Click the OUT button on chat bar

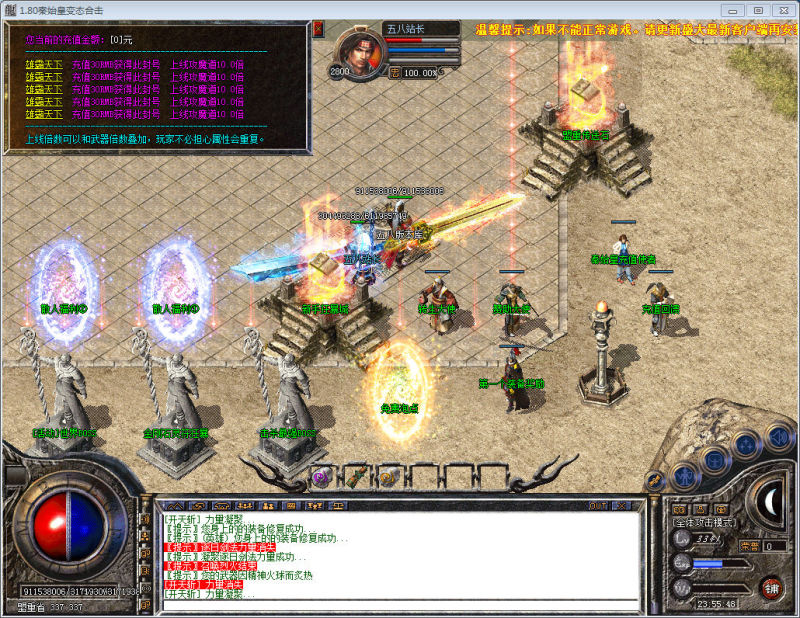point(599,506)
